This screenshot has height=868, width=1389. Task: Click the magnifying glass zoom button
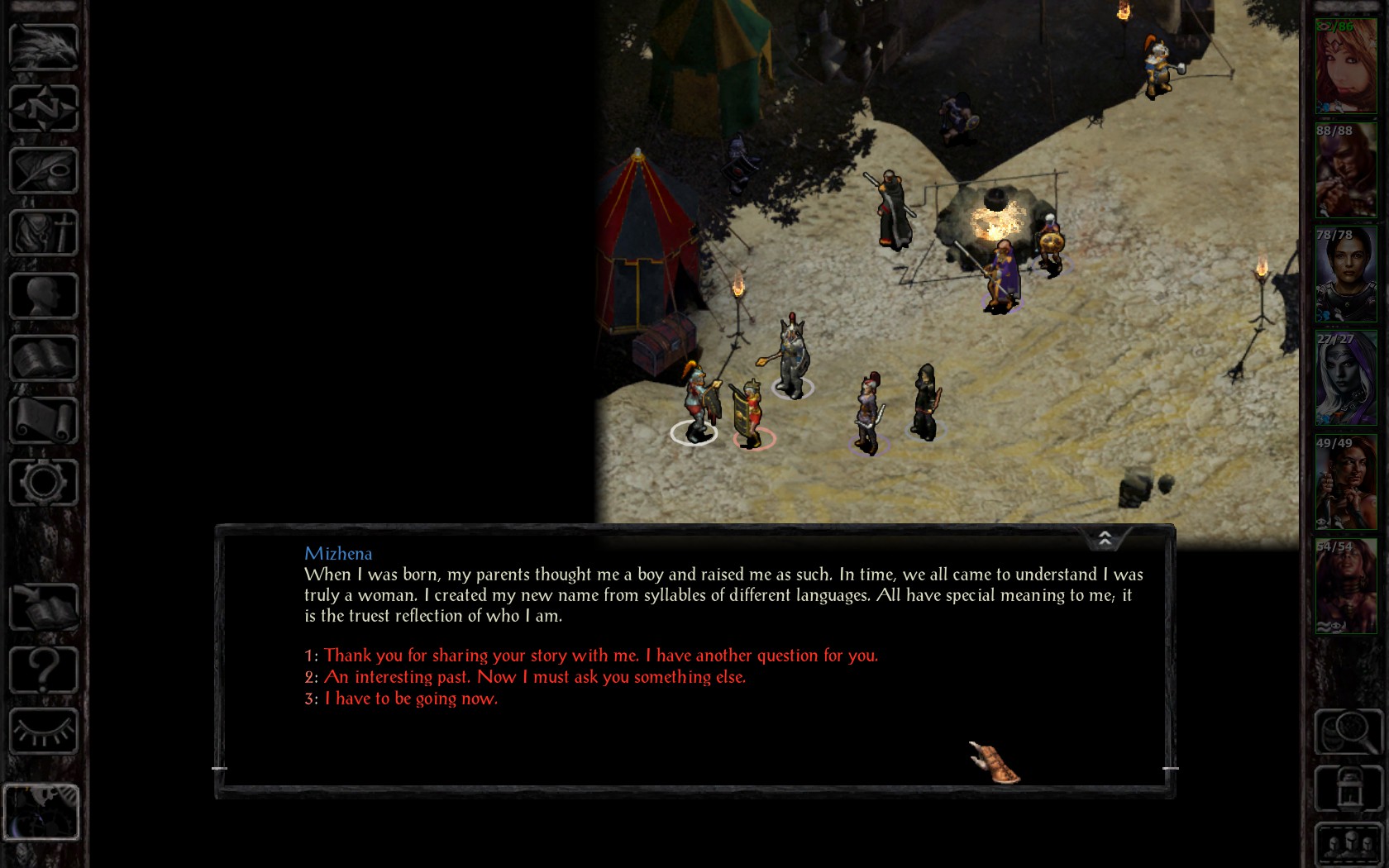1348,731
